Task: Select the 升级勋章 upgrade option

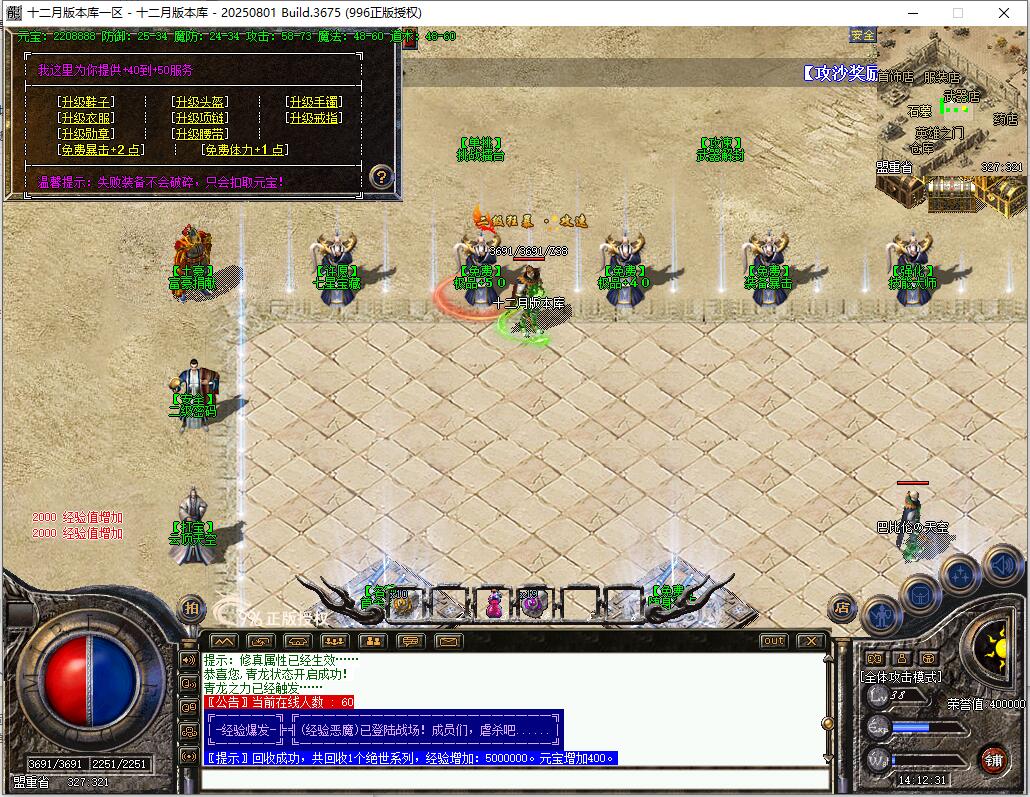Action: pos(86,134)
